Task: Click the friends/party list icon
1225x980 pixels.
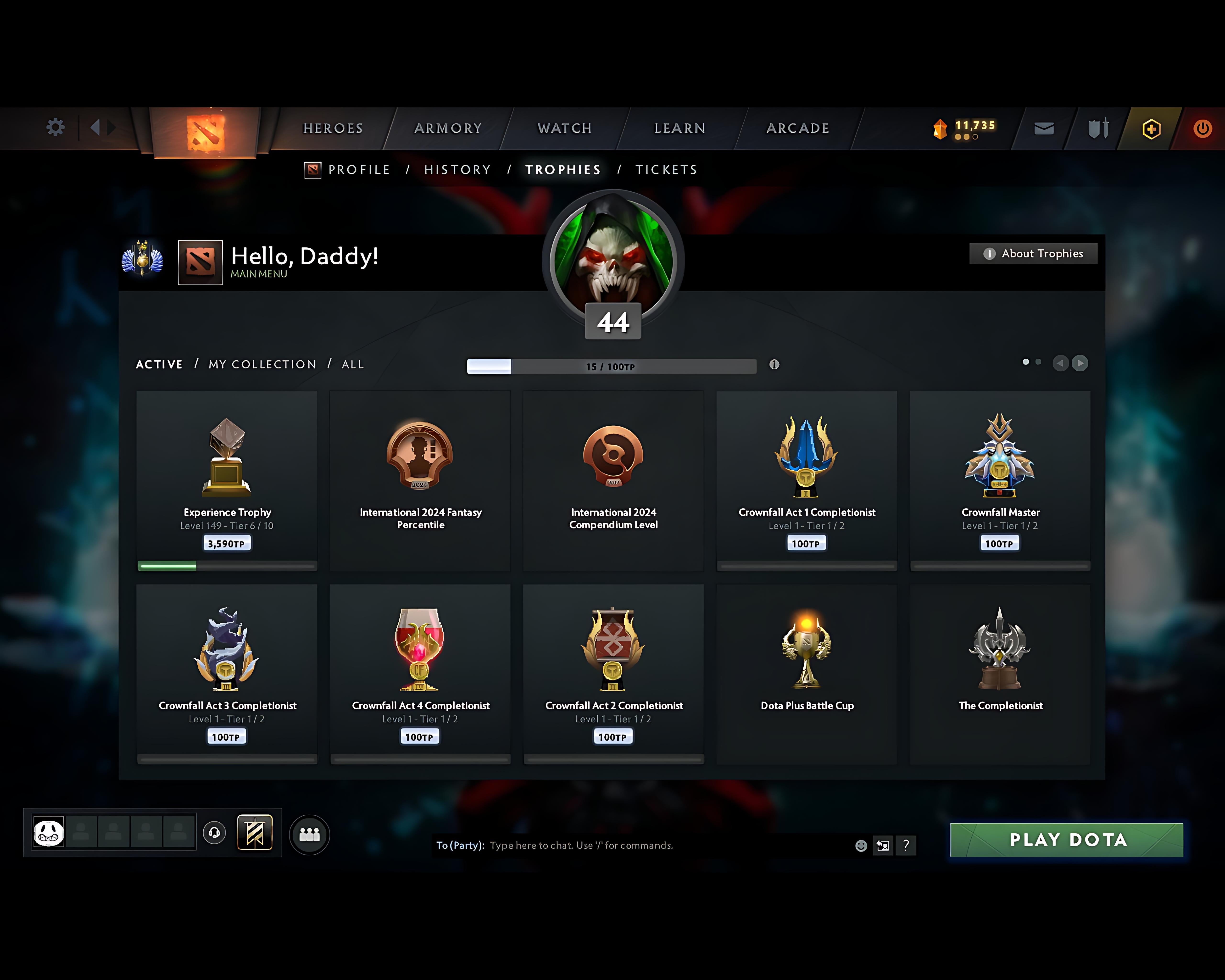Action: (x=308, y=834)
